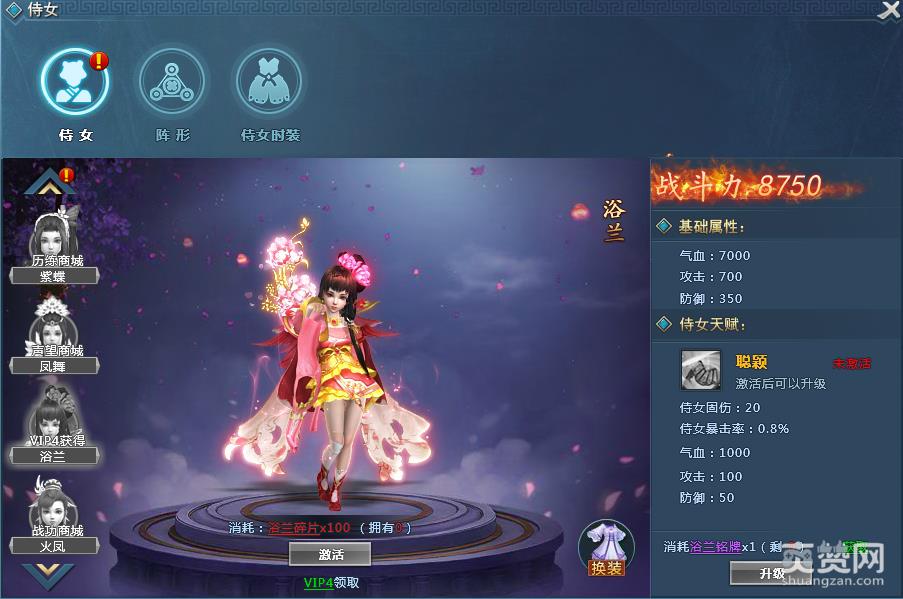The image size is (903, 599).
Task: Click the 聪颖 talent icon
Action: (x=701, y=370)
